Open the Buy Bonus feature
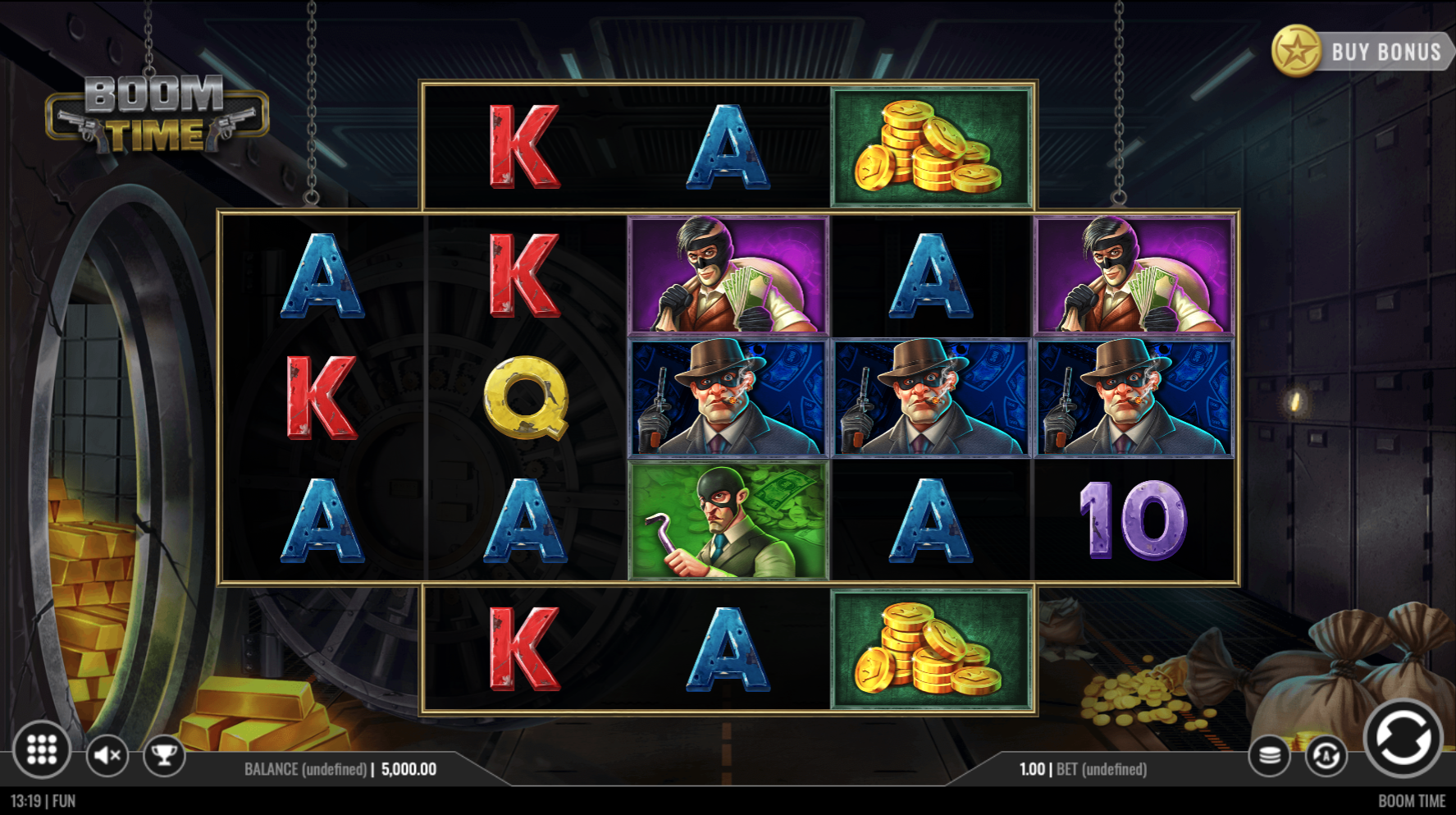Viewport: 1456px width, 815px height. click(x=1363, y=52)
